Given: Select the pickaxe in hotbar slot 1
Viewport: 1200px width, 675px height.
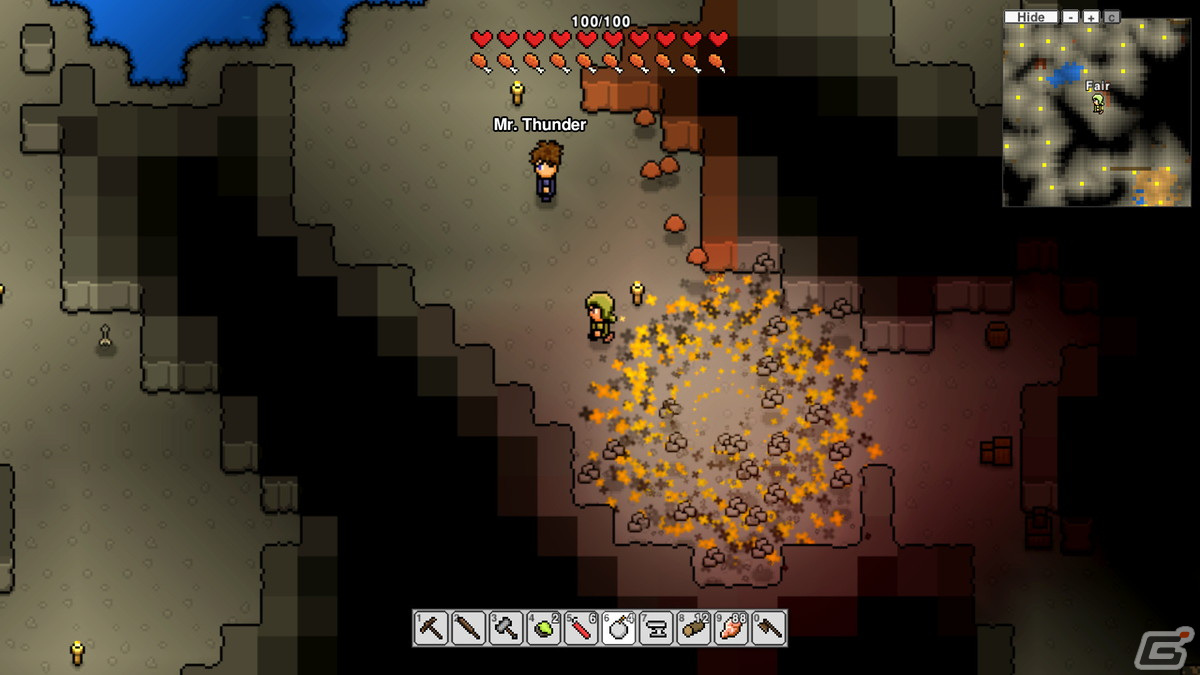Looking at the screenshot, I should coord(431,629).
